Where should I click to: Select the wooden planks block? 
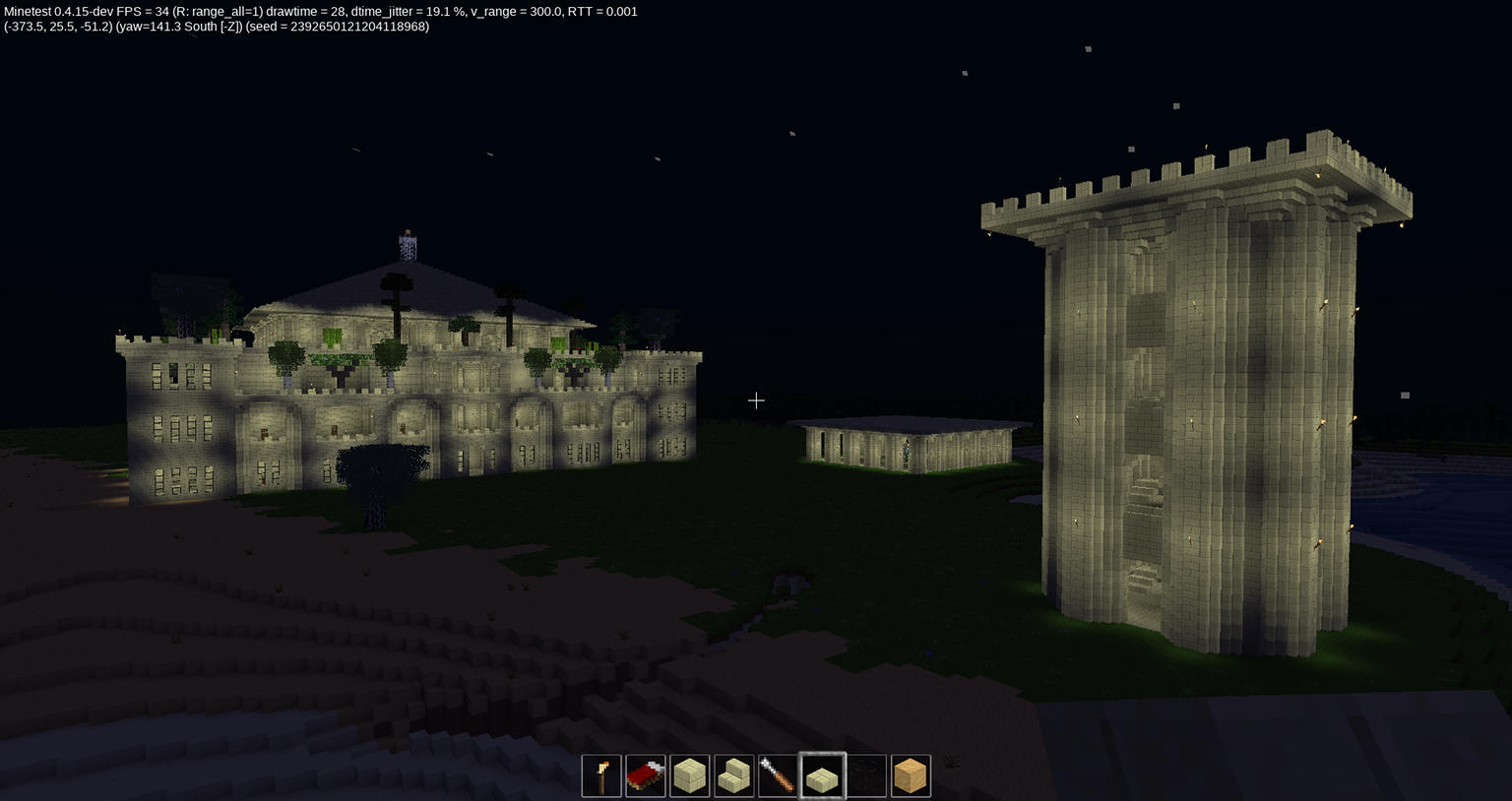[910, 775]
